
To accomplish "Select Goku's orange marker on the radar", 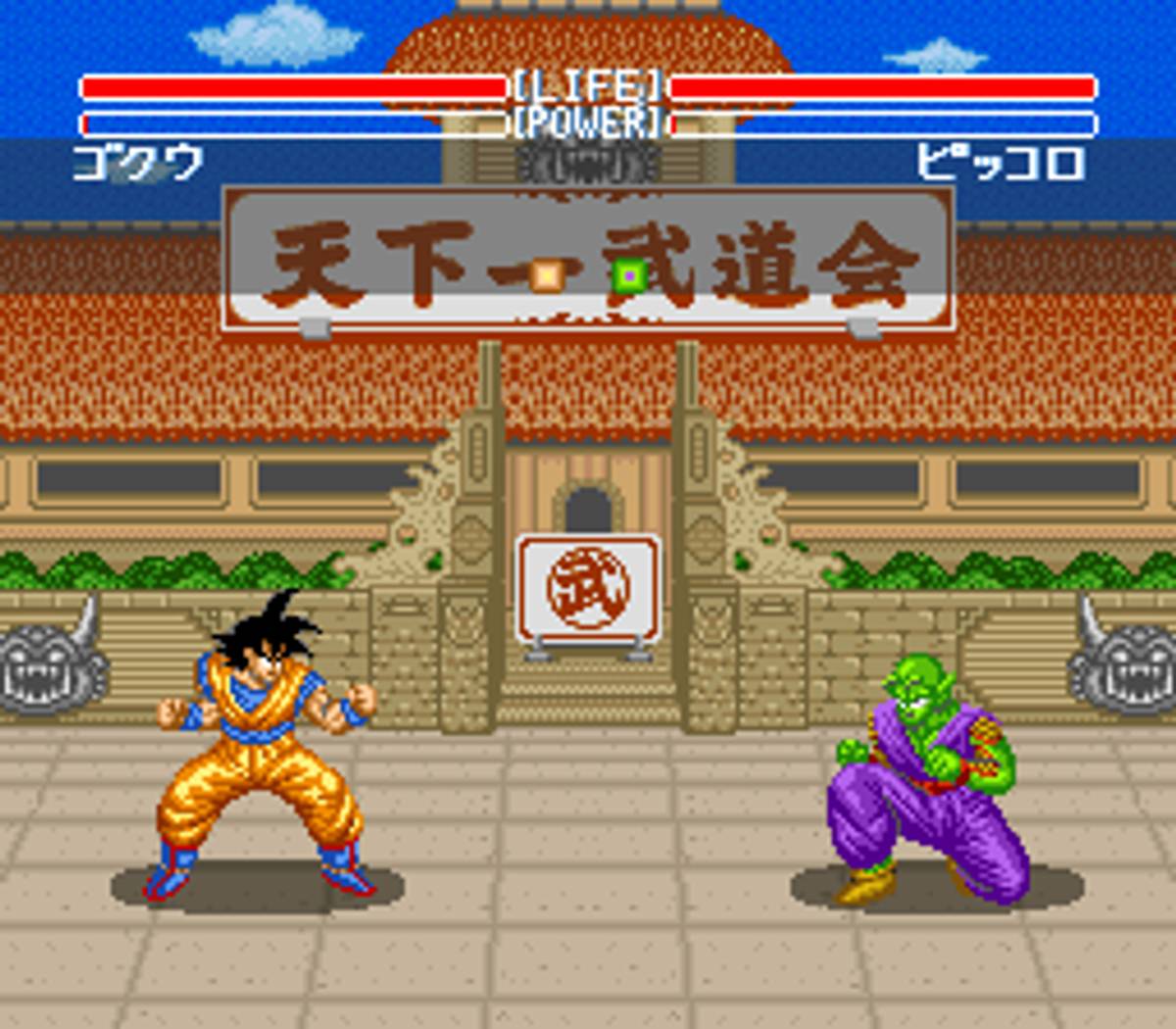I will (x=547, y=275).
